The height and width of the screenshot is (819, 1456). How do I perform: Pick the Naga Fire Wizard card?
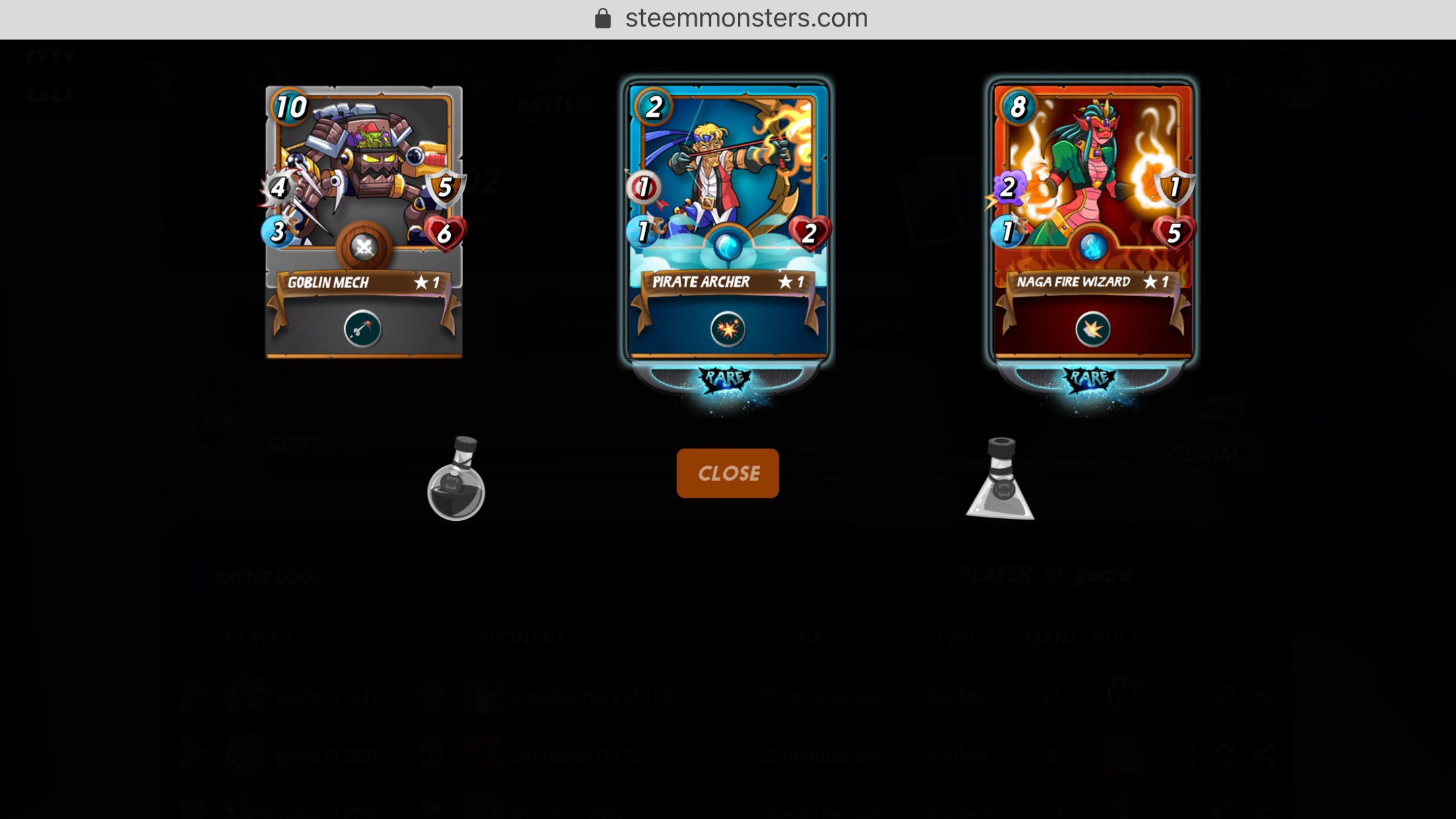coord(1093,198)
